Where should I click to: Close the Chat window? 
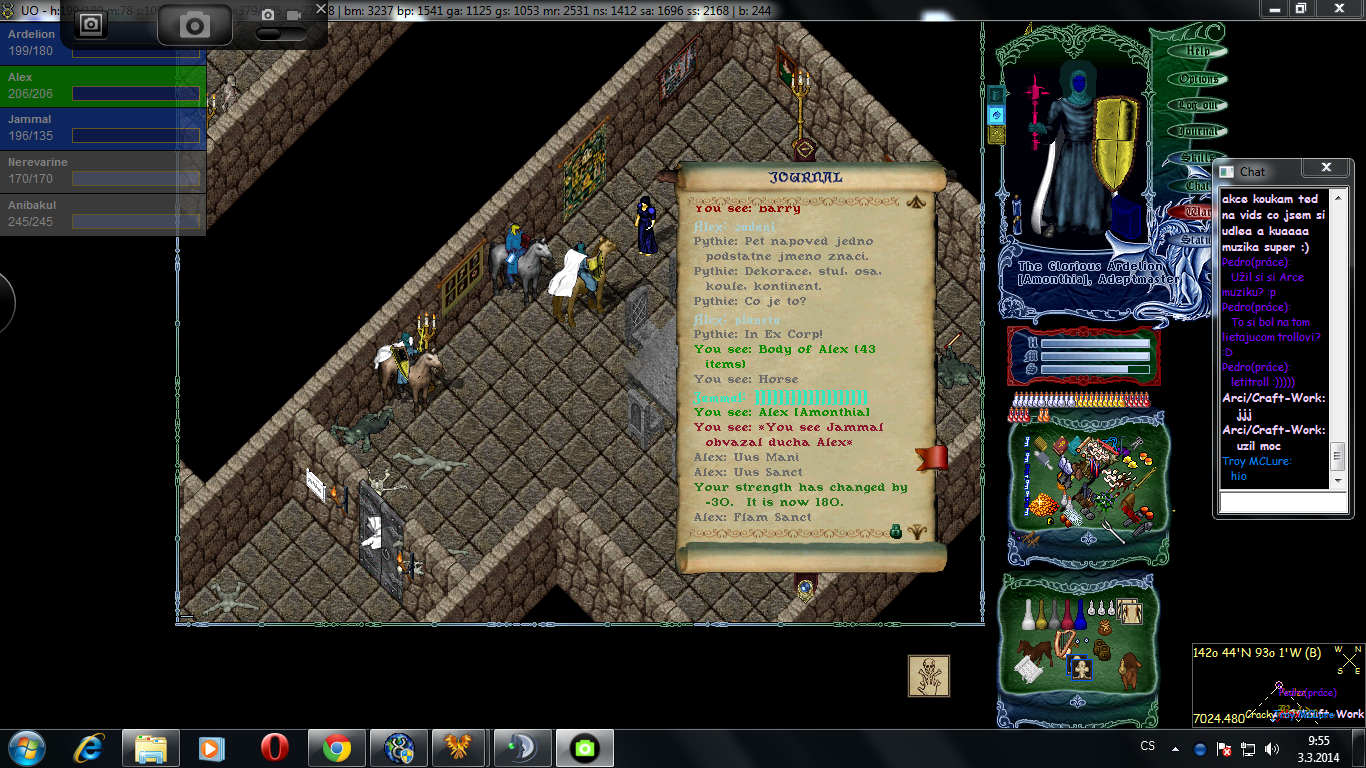1326,168
